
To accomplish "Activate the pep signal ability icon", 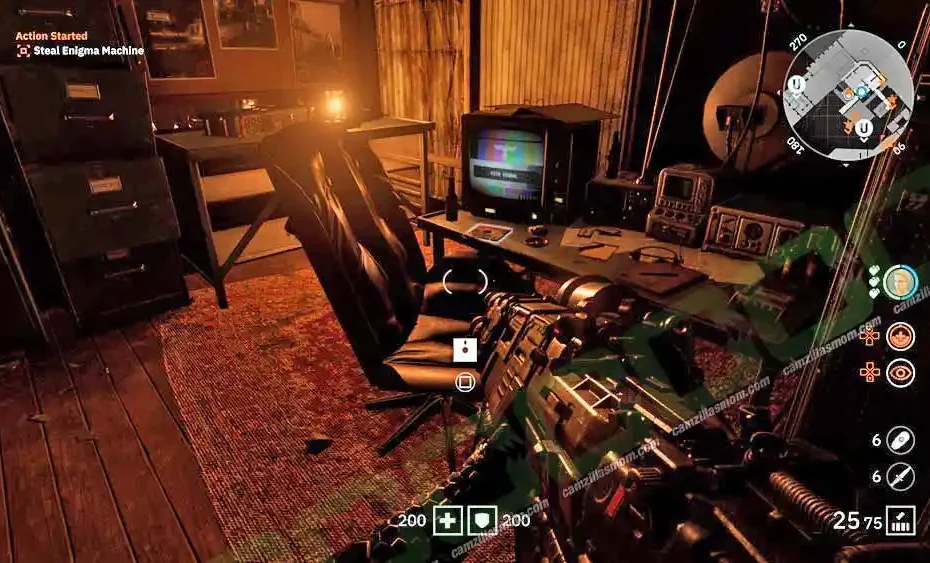I will click(x=900, y=336).
